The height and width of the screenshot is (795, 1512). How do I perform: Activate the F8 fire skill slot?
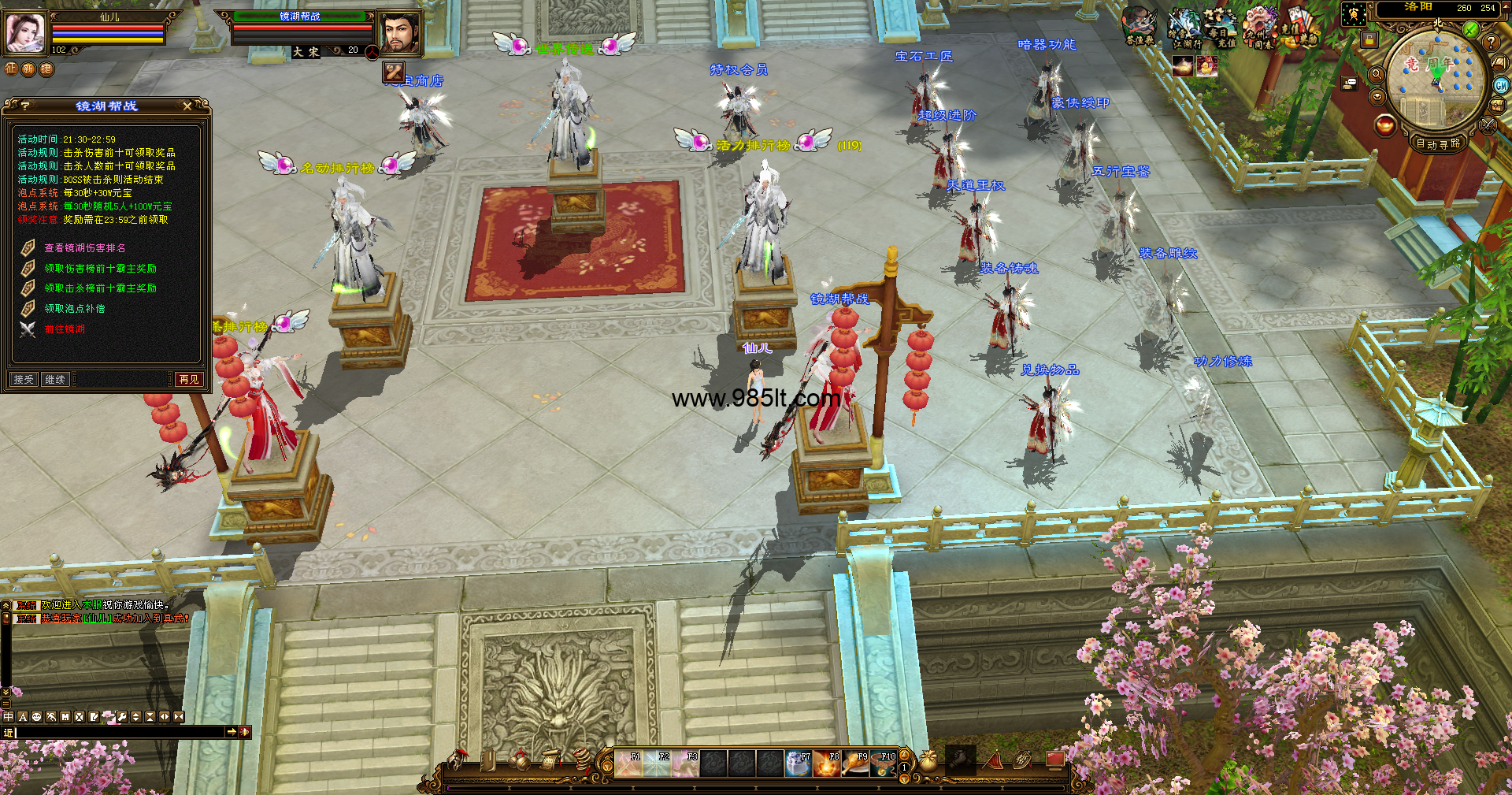point(827,764)
